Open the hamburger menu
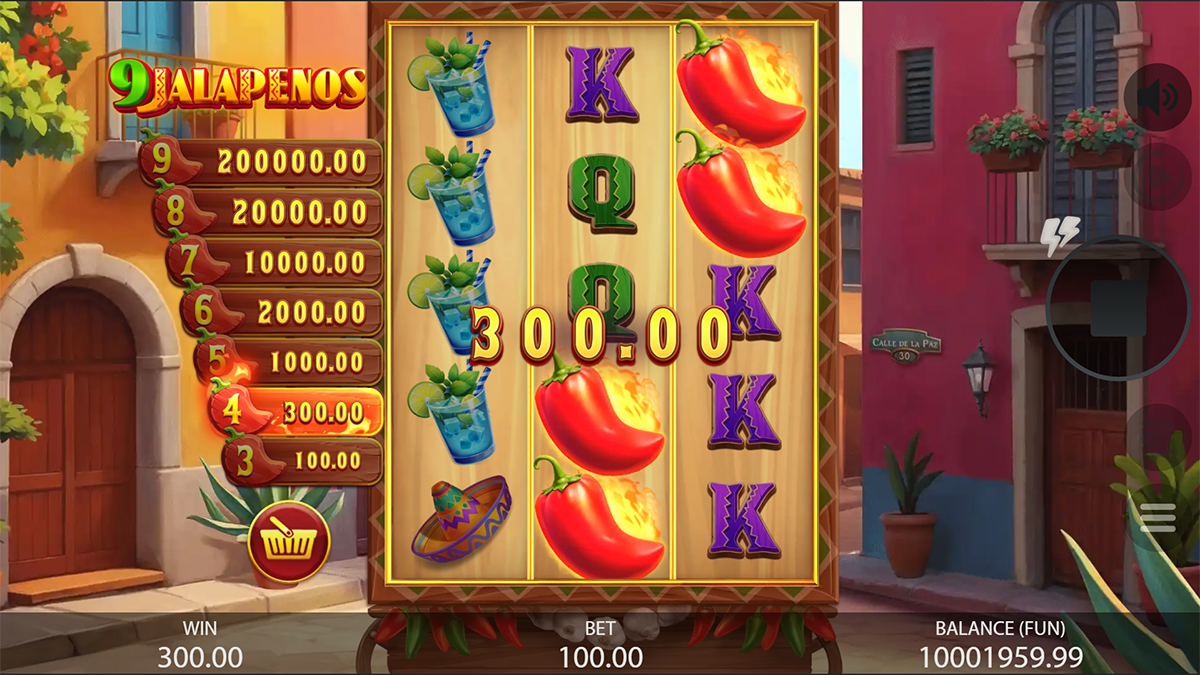Viewport: 1200px width, 675px height. [1156, 517]
